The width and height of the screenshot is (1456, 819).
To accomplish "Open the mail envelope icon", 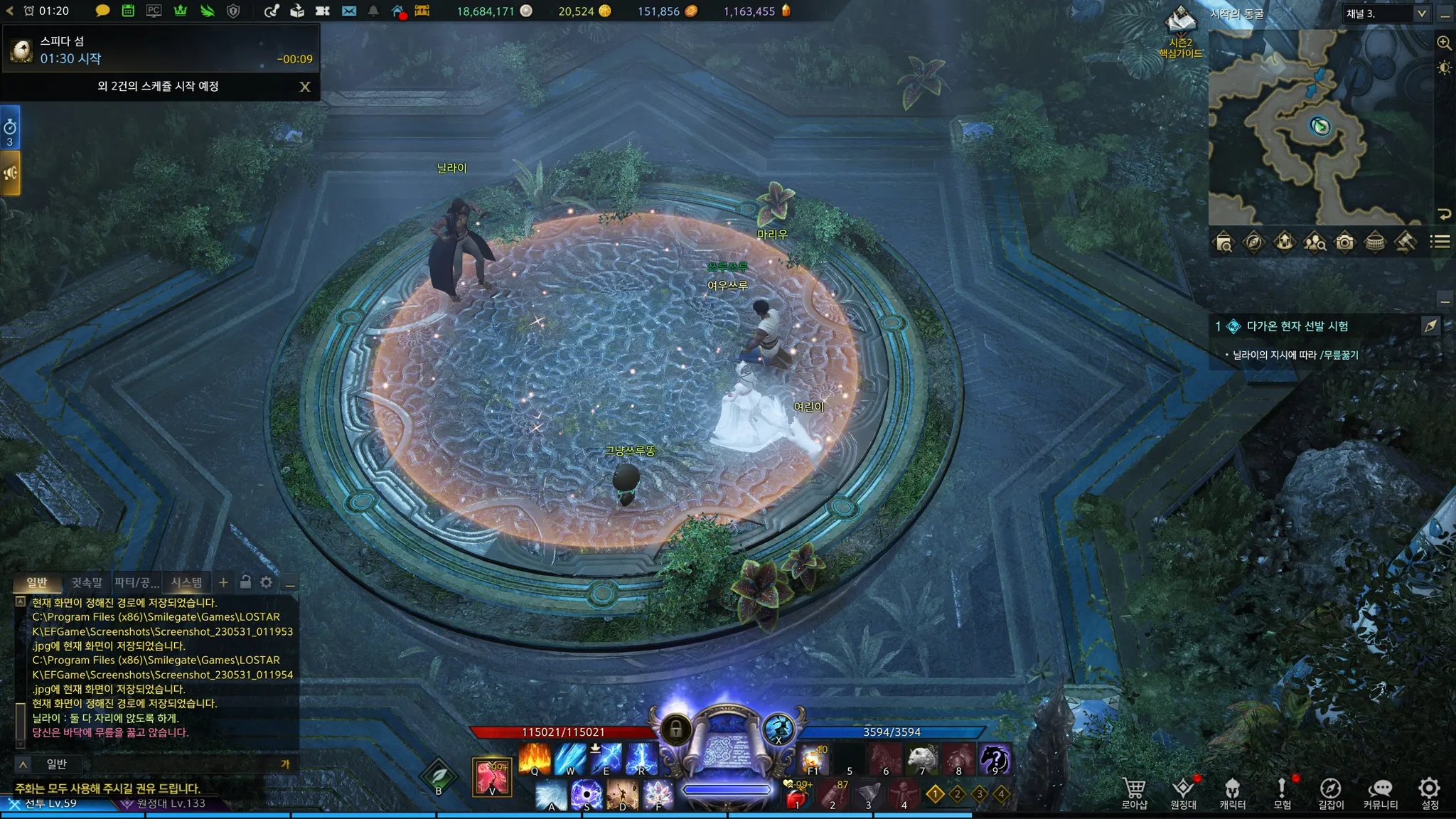I will click(349, 11).
